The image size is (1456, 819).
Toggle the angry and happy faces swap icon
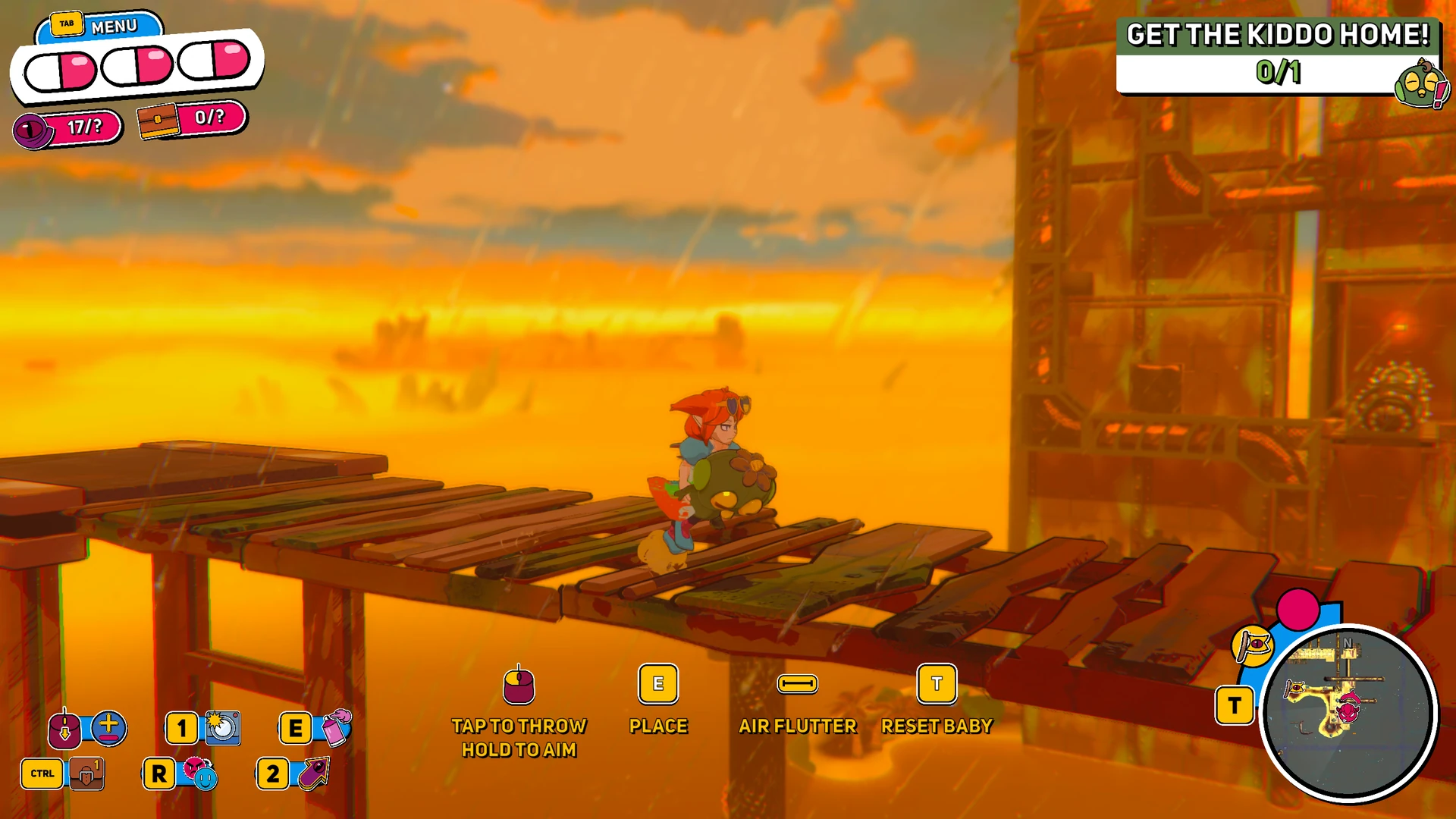pyautogui.click(x=200, y=773)
